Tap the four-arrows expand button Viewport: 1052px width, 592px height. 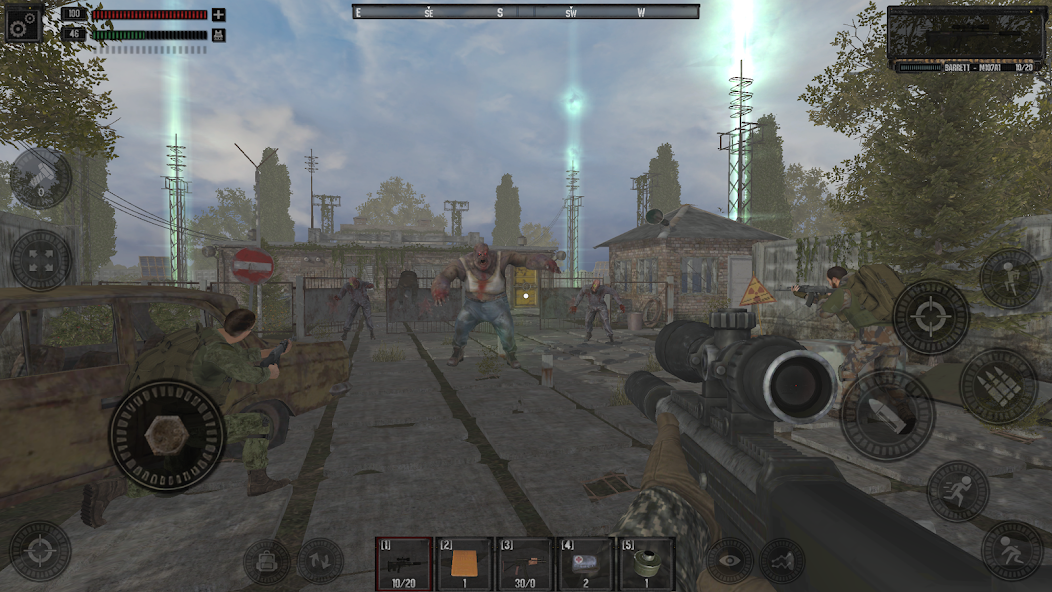coord(41,260)
